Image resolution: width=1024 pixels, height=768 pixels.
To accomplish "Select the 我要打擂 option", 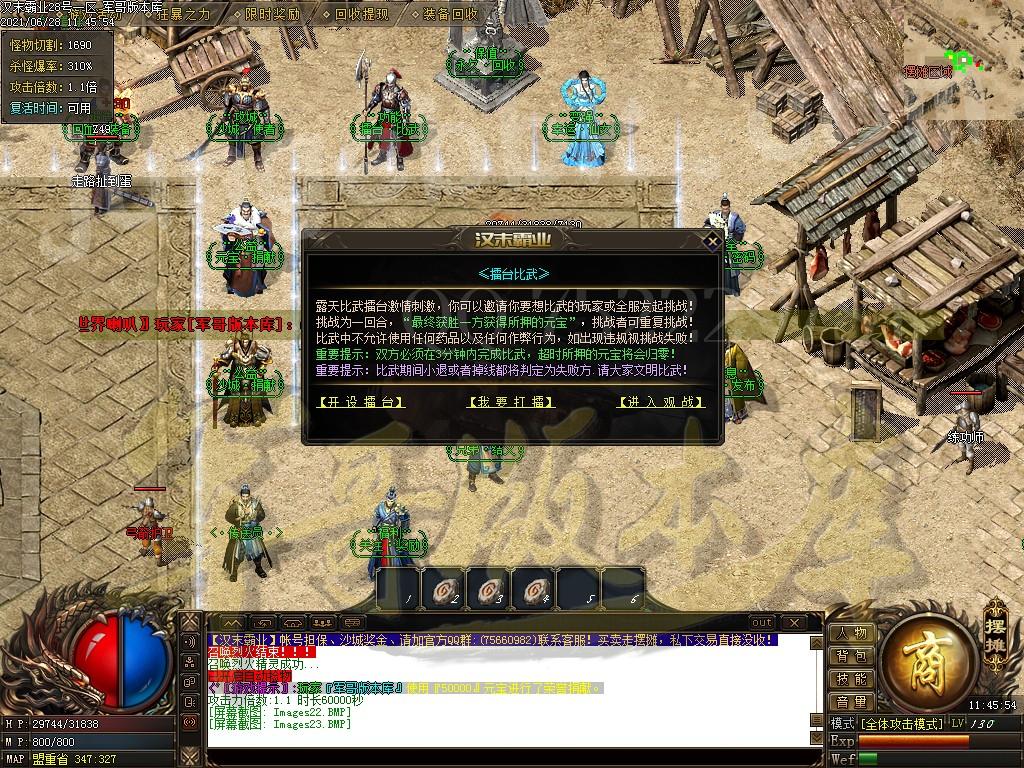I will [511, 402].
